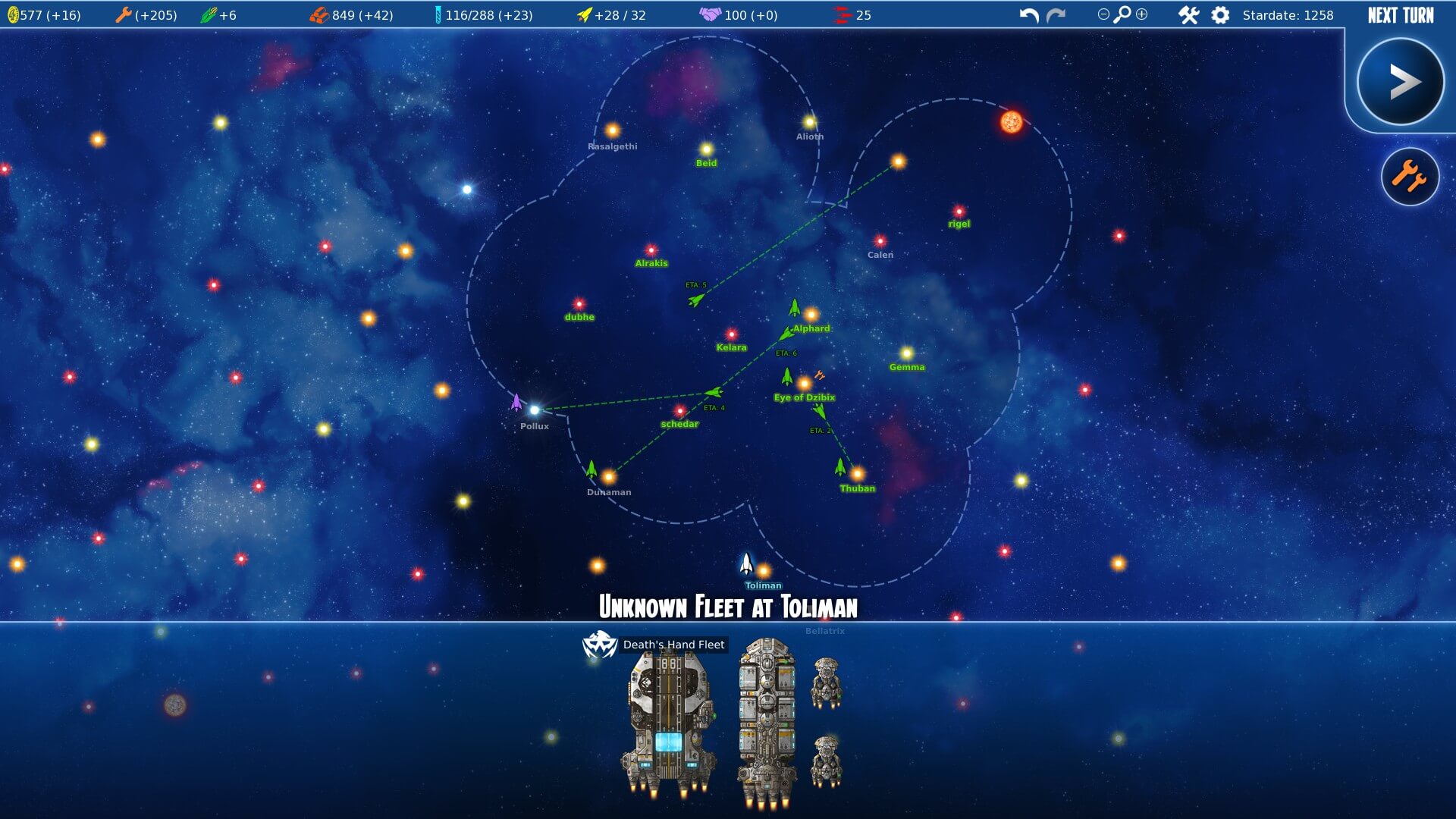This screenshot has height=819, width=1456.
Task: Select the purple fleet marker at Pollux
Action: (516, 402)
